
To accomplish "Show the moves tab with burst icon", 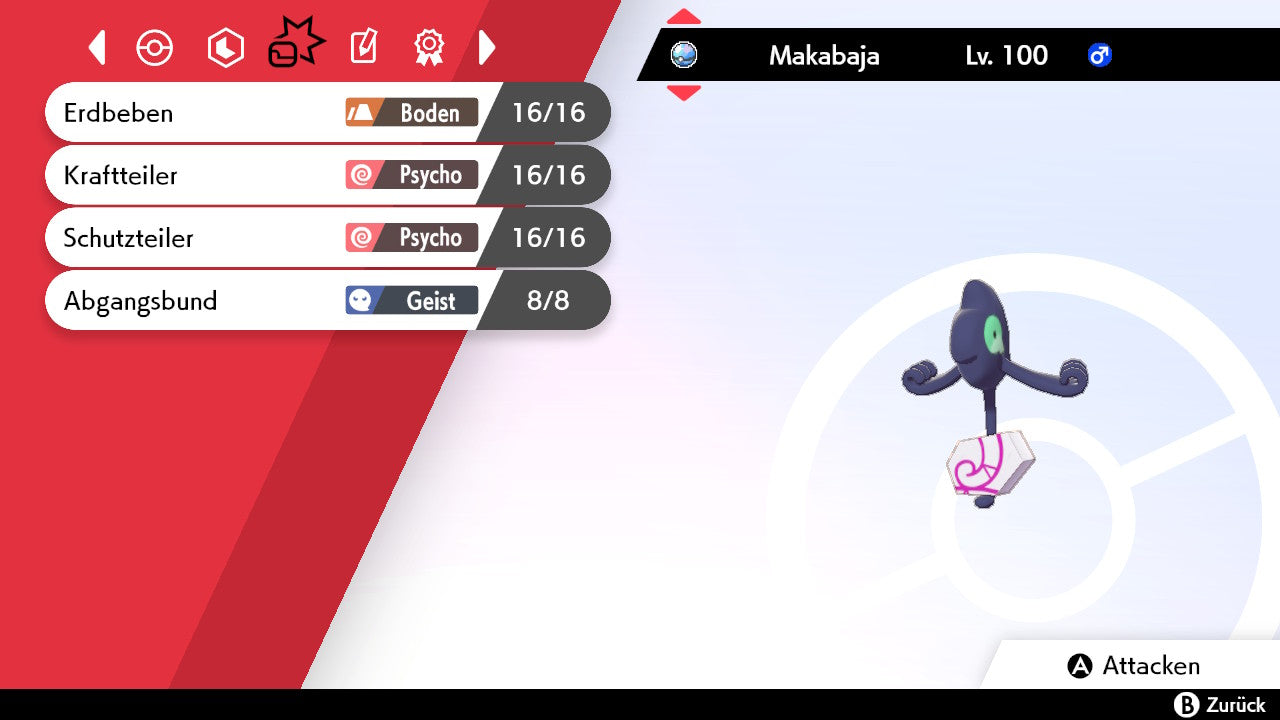I will 295,46.
